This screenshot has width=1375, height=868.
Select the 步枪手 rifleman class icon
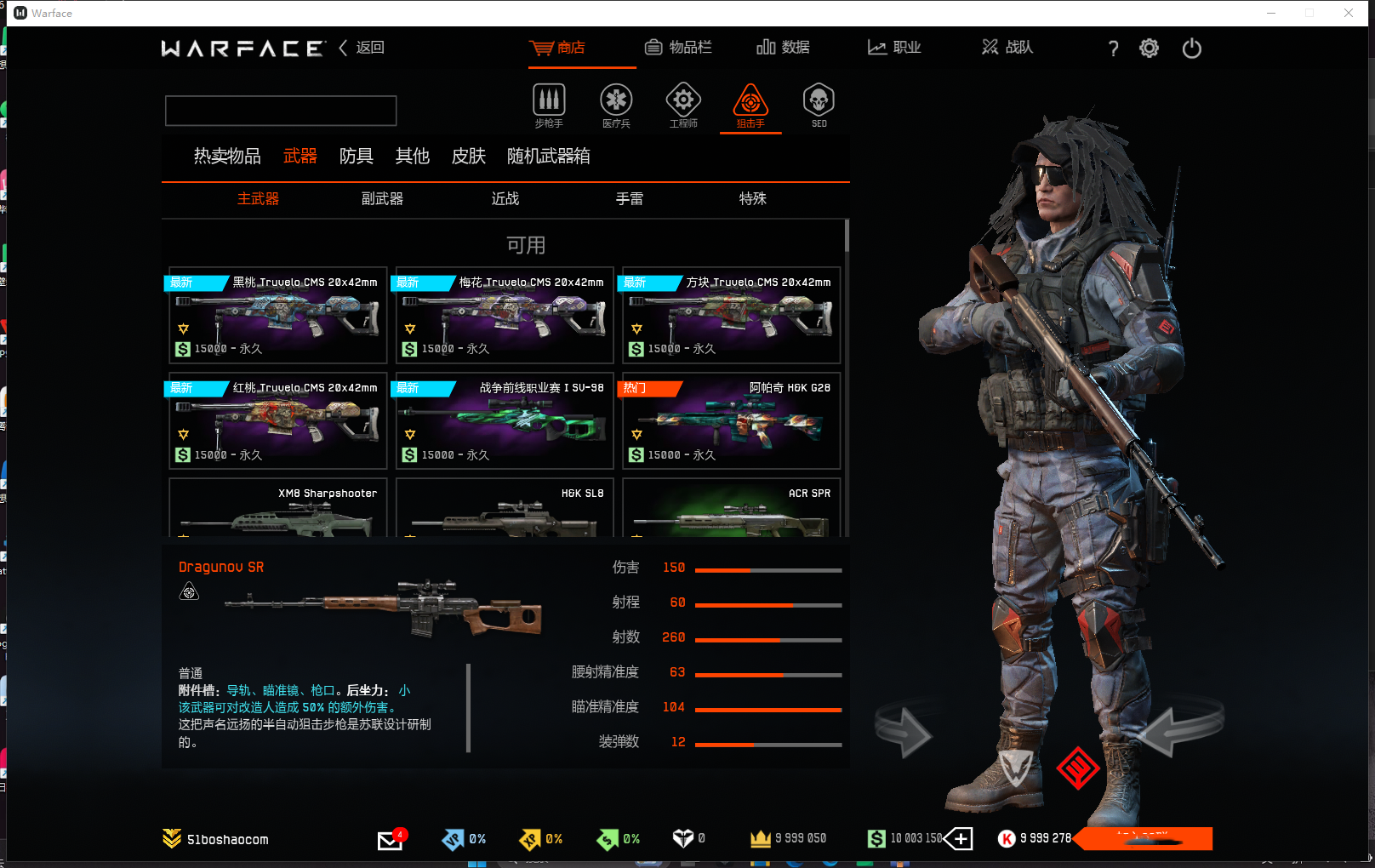point(549,105)
